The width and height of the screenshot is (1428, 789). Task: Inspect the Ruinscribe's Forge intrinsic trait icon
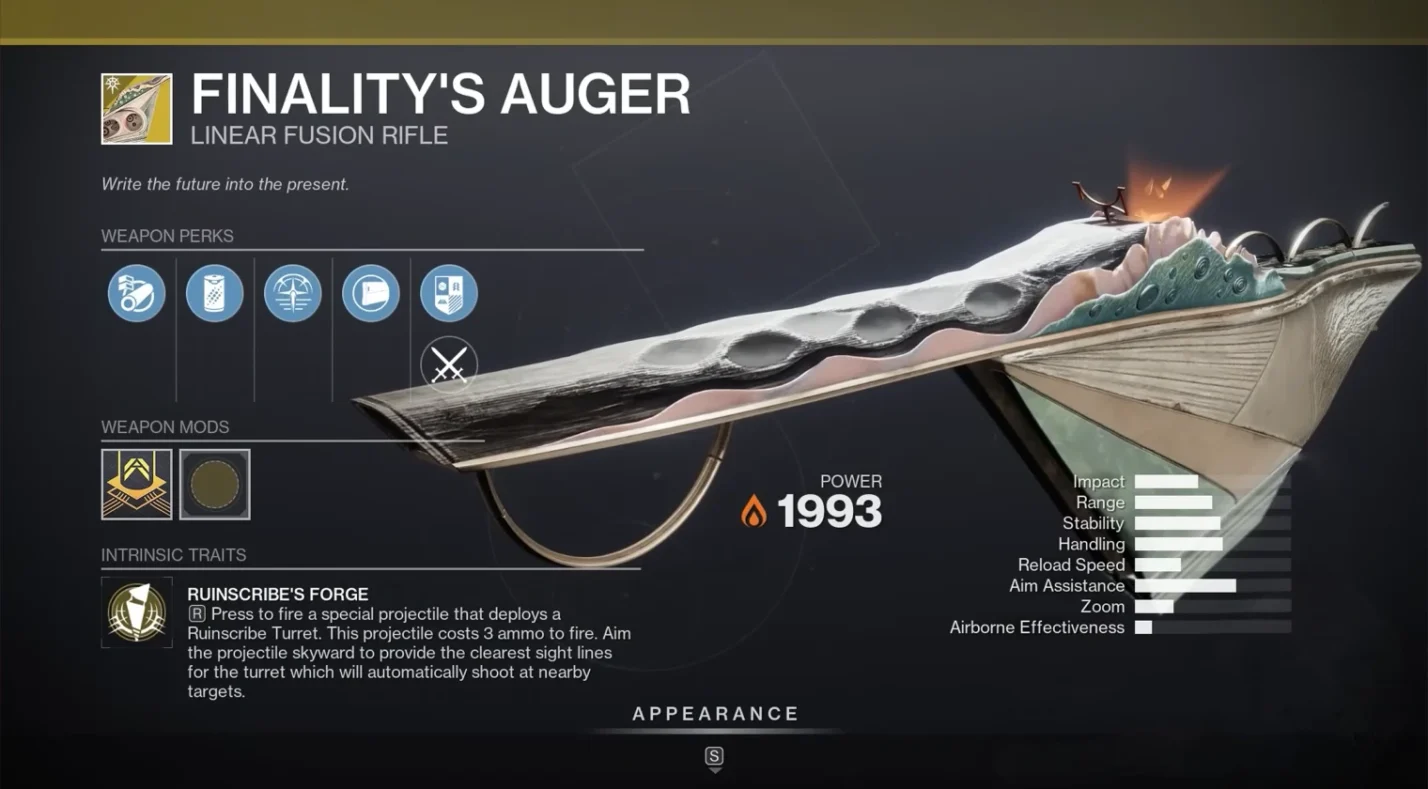click(x=136, y=611)
